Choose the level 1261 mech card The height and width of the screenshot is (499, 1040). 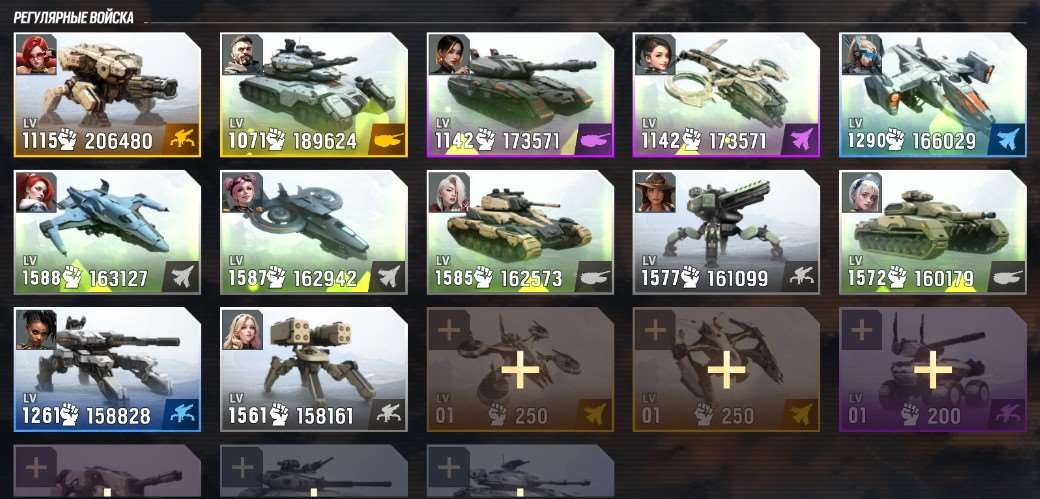[107, 369]
